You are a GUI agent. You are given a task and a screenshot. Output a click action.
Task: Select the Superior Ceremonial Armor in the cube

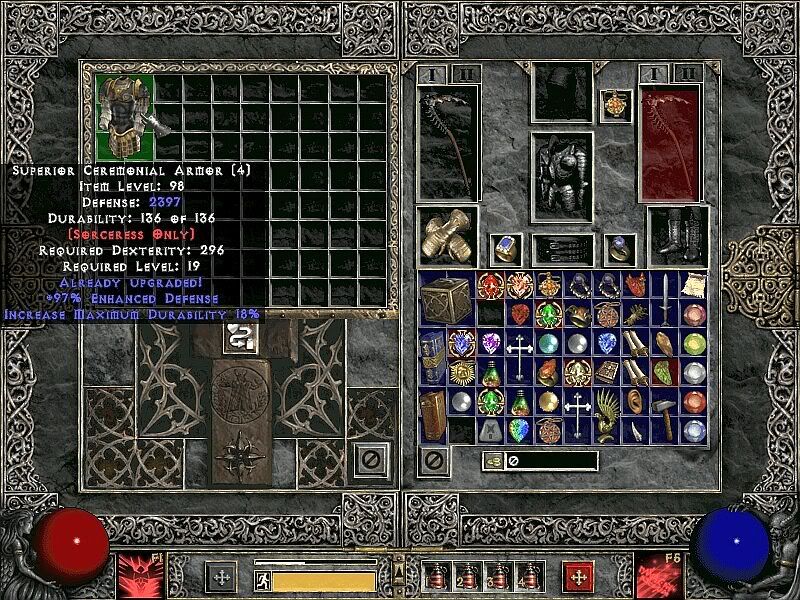[125, 118]
